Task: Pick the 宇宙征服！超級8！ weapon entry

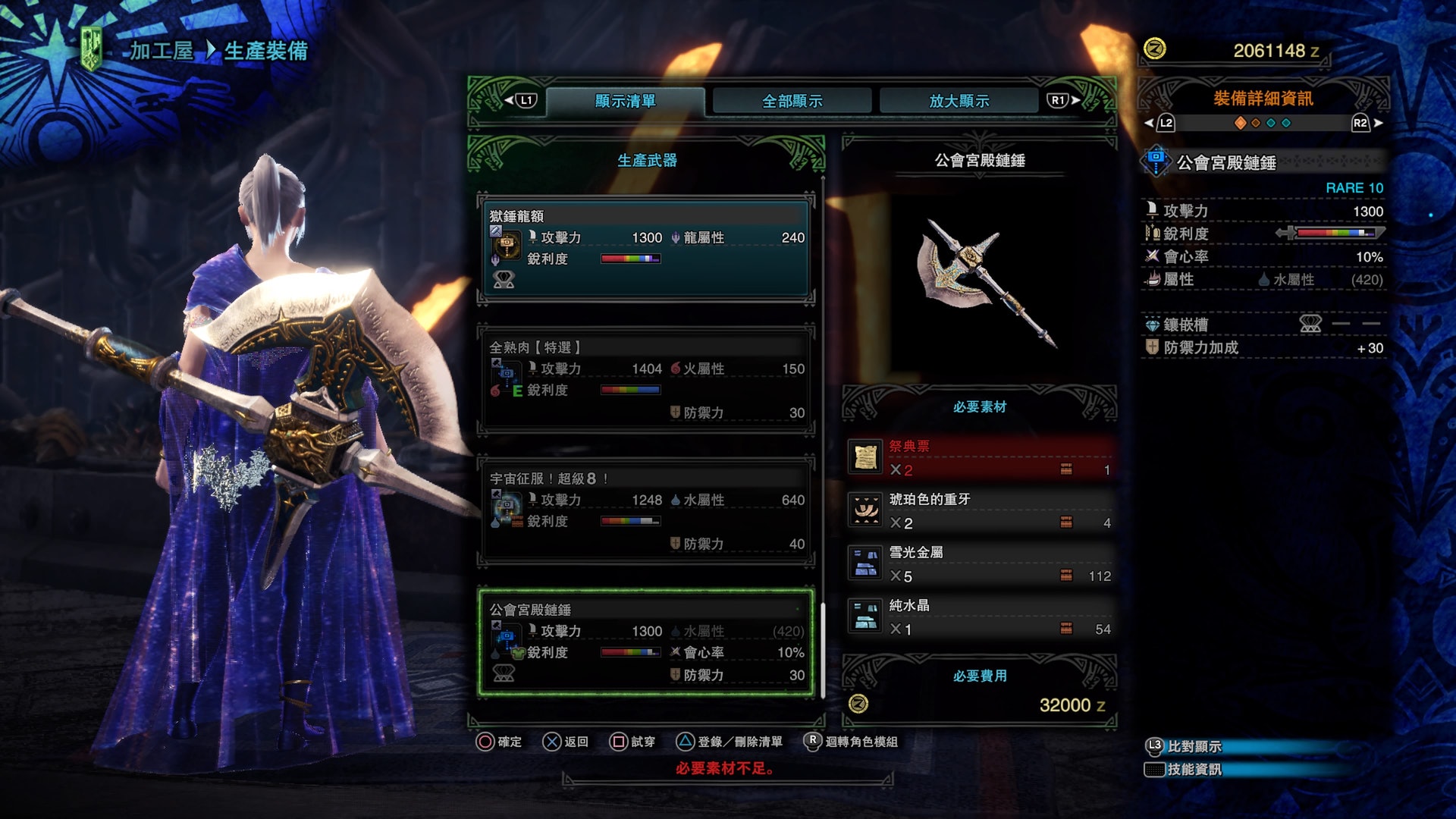Action: click(x=646, y=511)
